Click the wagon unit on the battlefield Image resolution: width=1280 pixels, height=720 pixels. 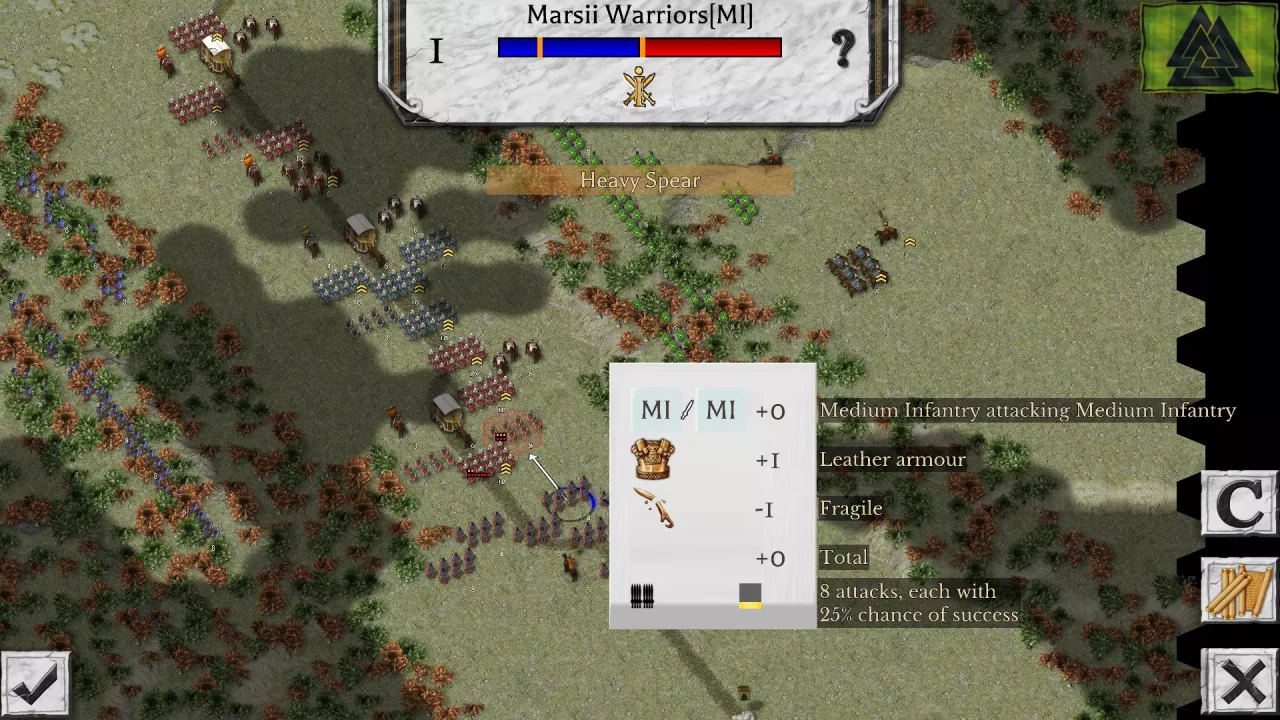click(448, 415)
